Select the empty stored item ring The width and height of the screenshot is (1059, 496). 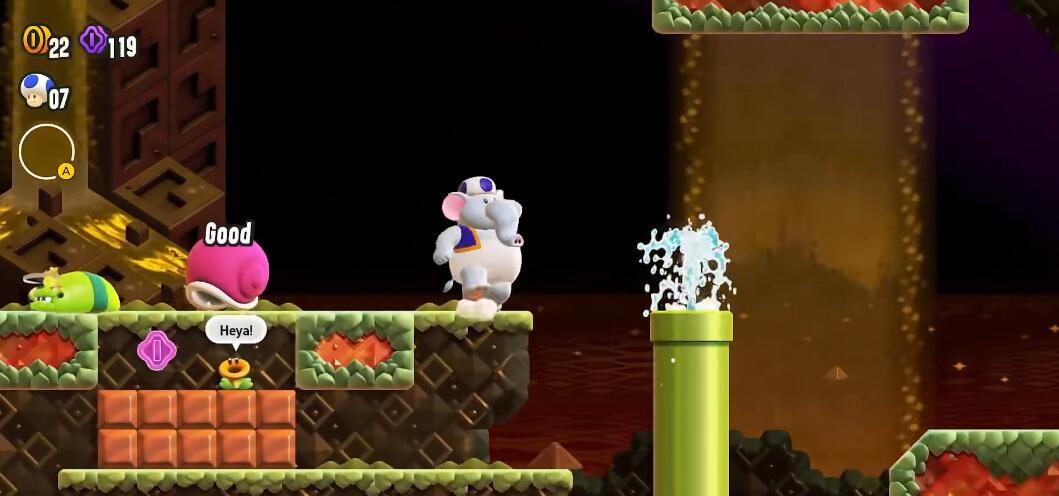click(x=46, y=151)
